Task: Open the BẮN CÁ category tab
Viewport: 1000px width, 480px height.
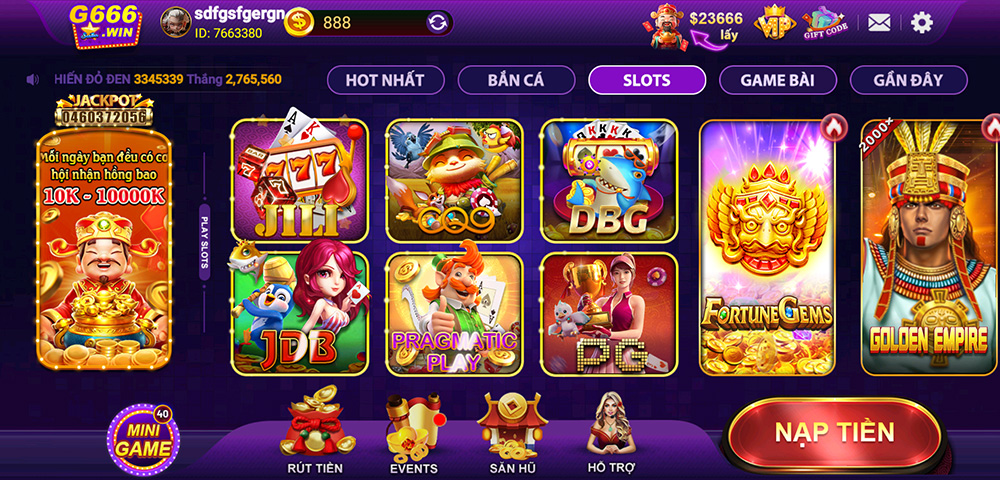Action: coord(516,80)
